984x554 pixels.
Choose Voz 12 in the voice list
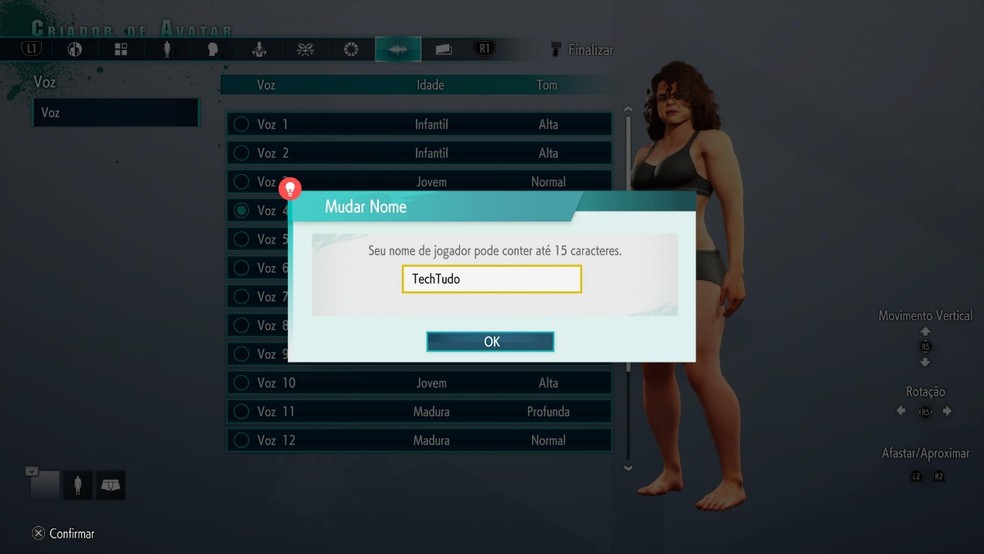[x=418, y=440]
